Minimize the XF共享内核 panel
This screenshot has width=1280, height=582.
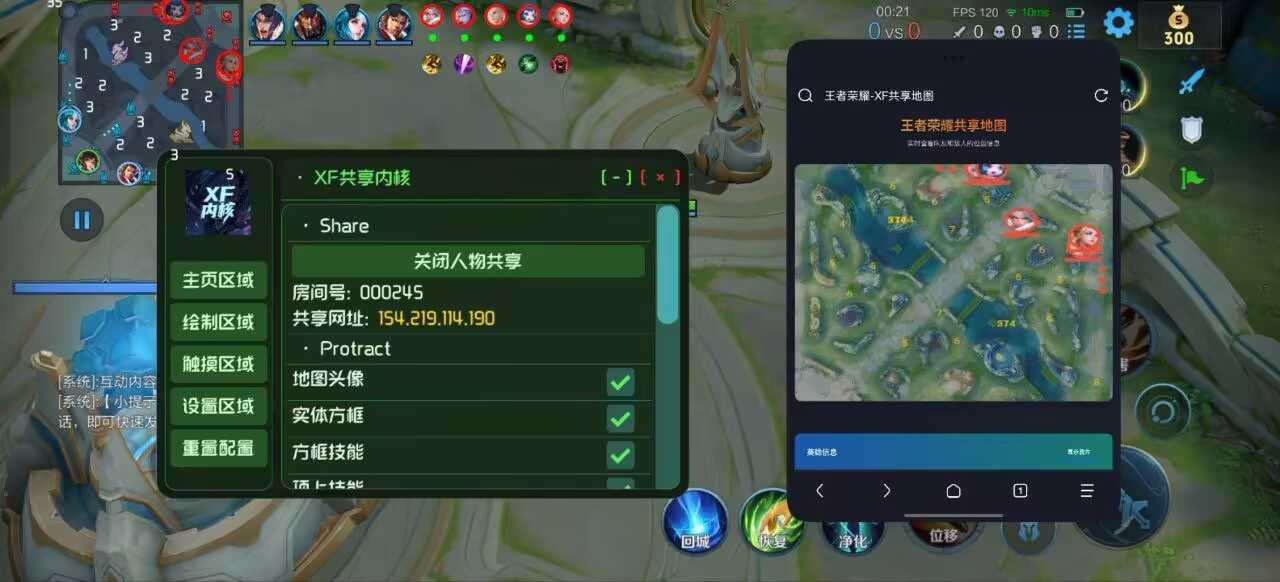[616, 178]
